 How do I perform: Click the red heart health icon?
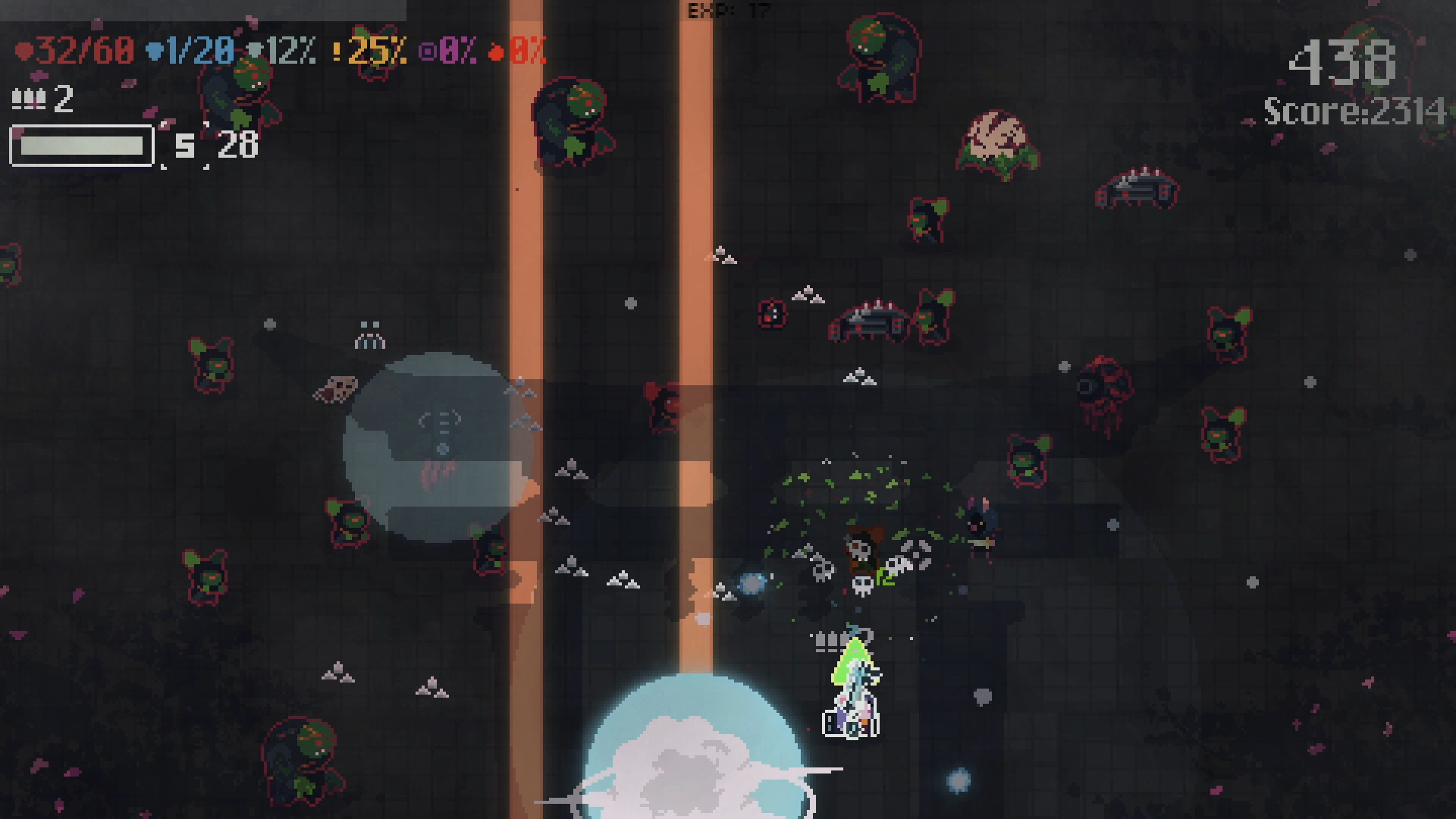pyautogui.click(x=25, y=52)
